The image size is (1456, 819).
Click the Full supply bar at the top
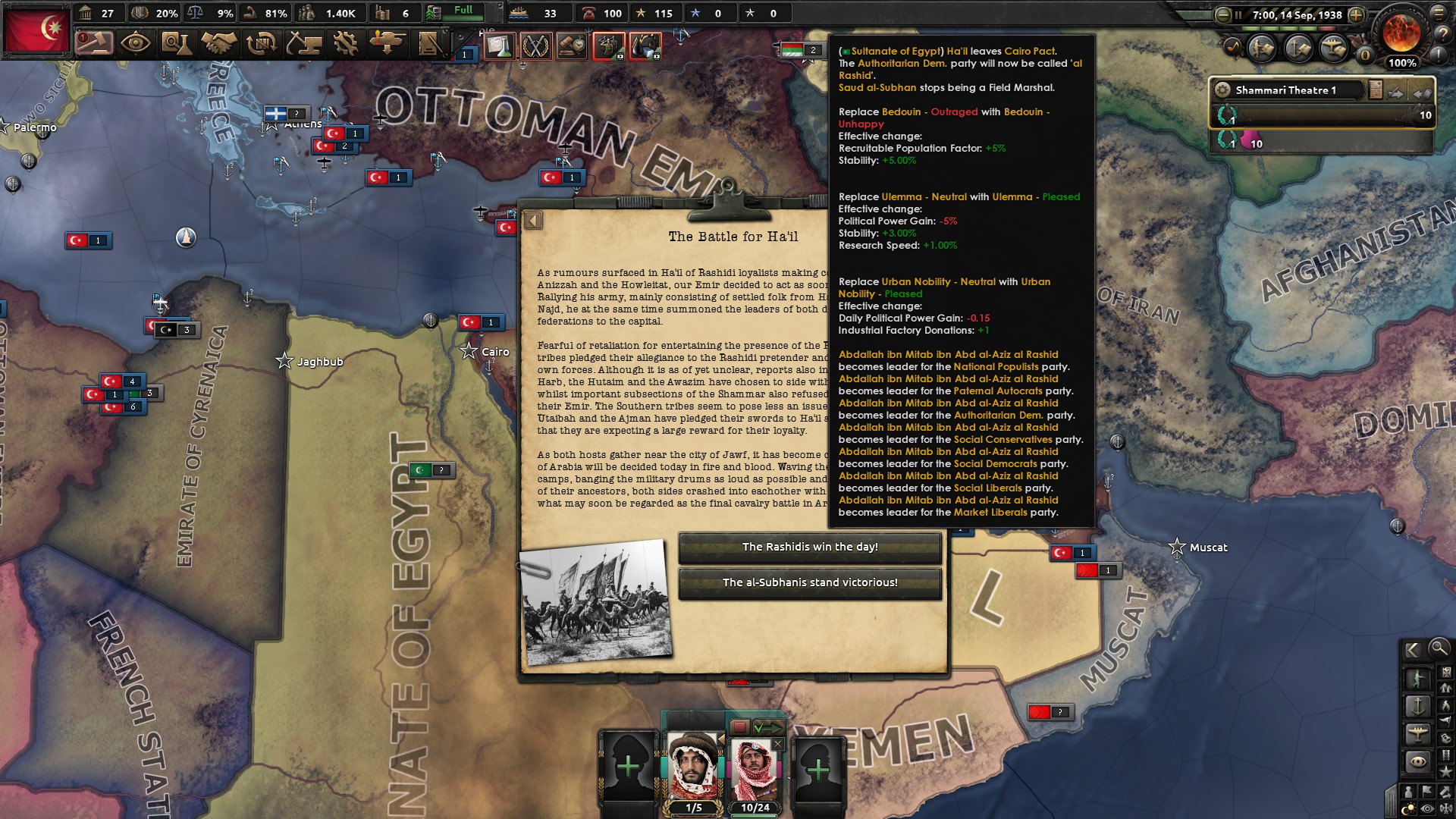[x=453, y=11]
